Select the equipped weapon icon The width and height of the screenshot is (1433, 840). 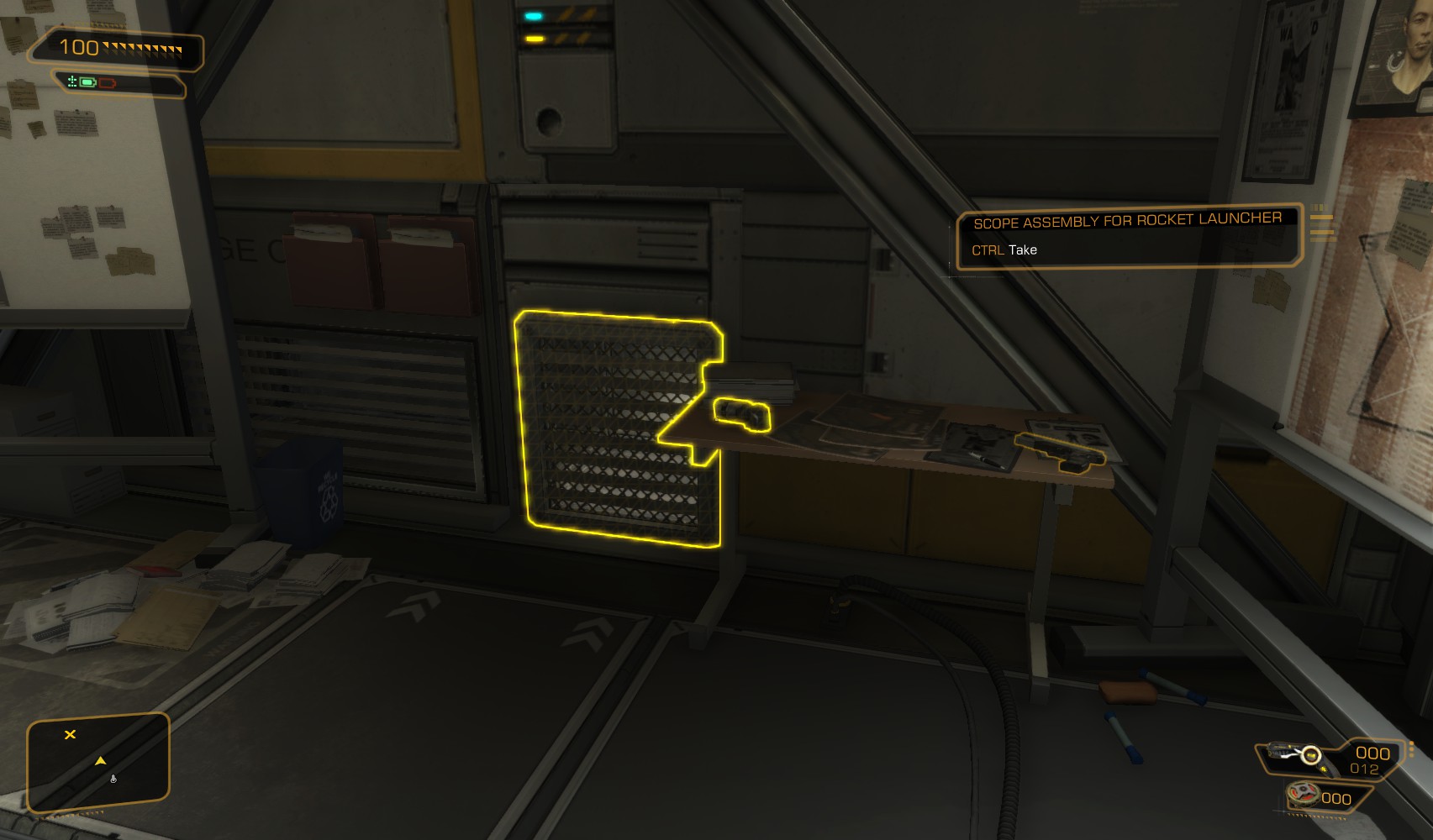[x=1293, y=754]
